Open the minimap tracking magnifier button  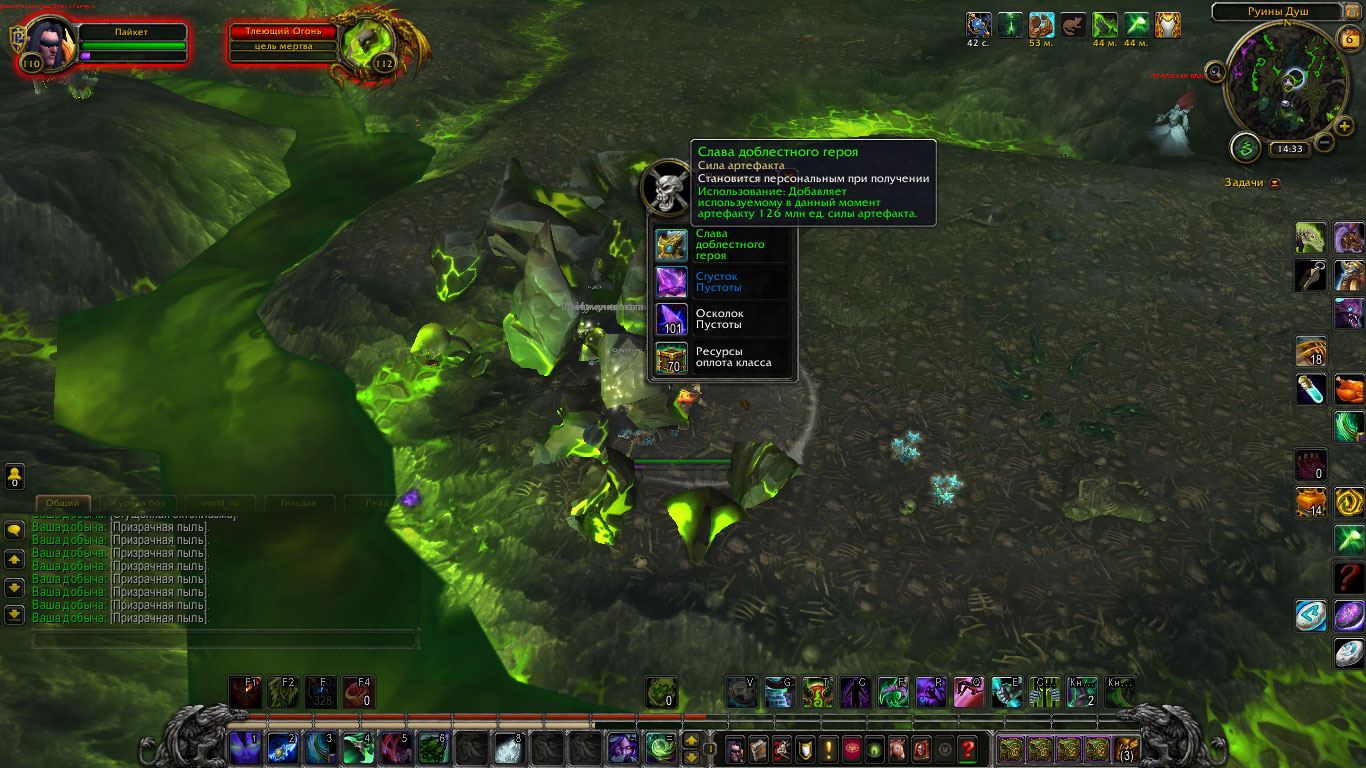pos(1216,71)
